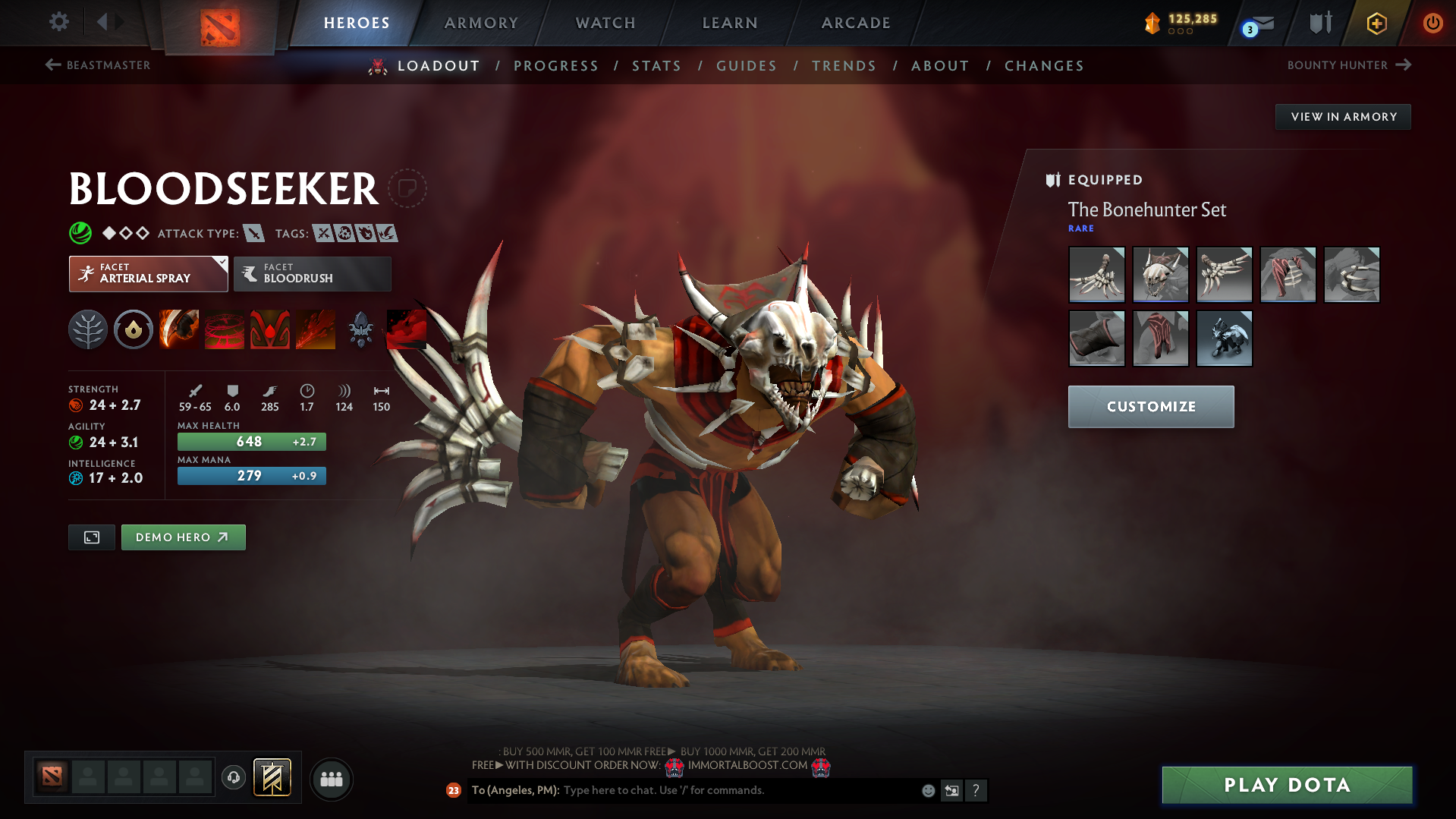The height and width of the screenshot is (819, 1456).
Task: Click CUSTOMIZE under The Bonehunter Set
Action: click(x=1150, y=407)
